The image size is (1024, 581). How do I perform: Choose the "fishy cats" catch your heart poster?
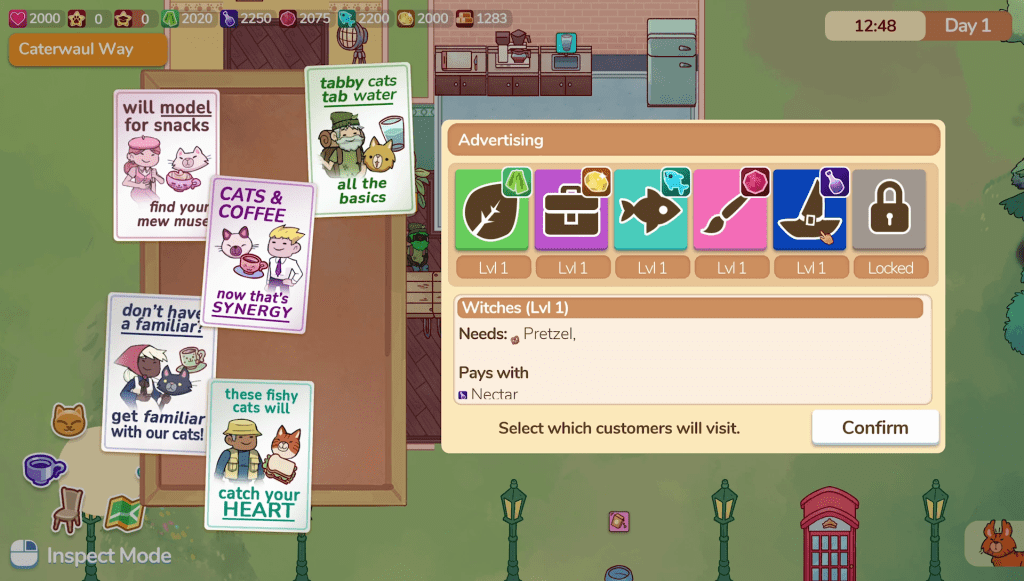(x=259, y=455)
